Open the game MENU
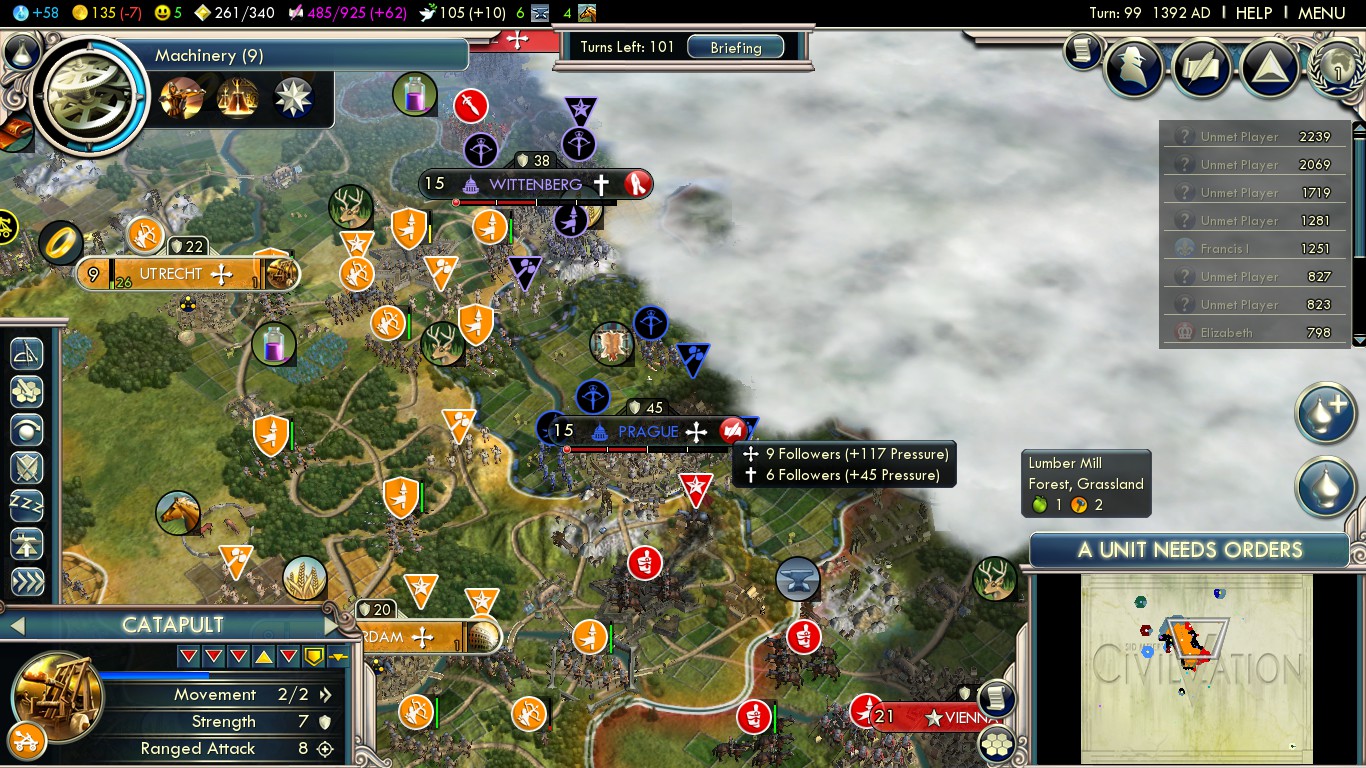 click(1321, 13)
